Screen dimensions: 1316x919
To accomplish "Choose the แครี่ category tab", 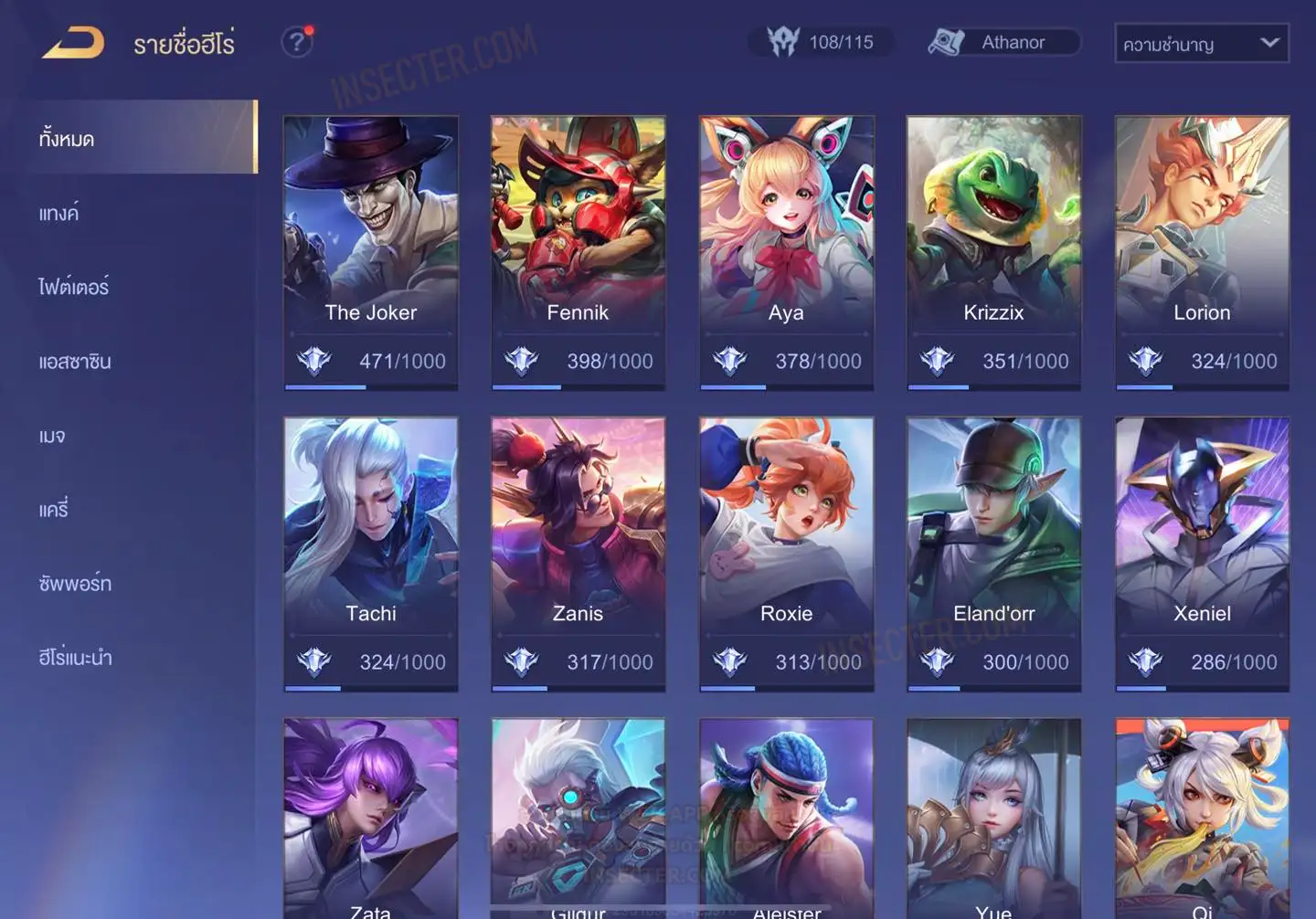I will coord(54,510).
